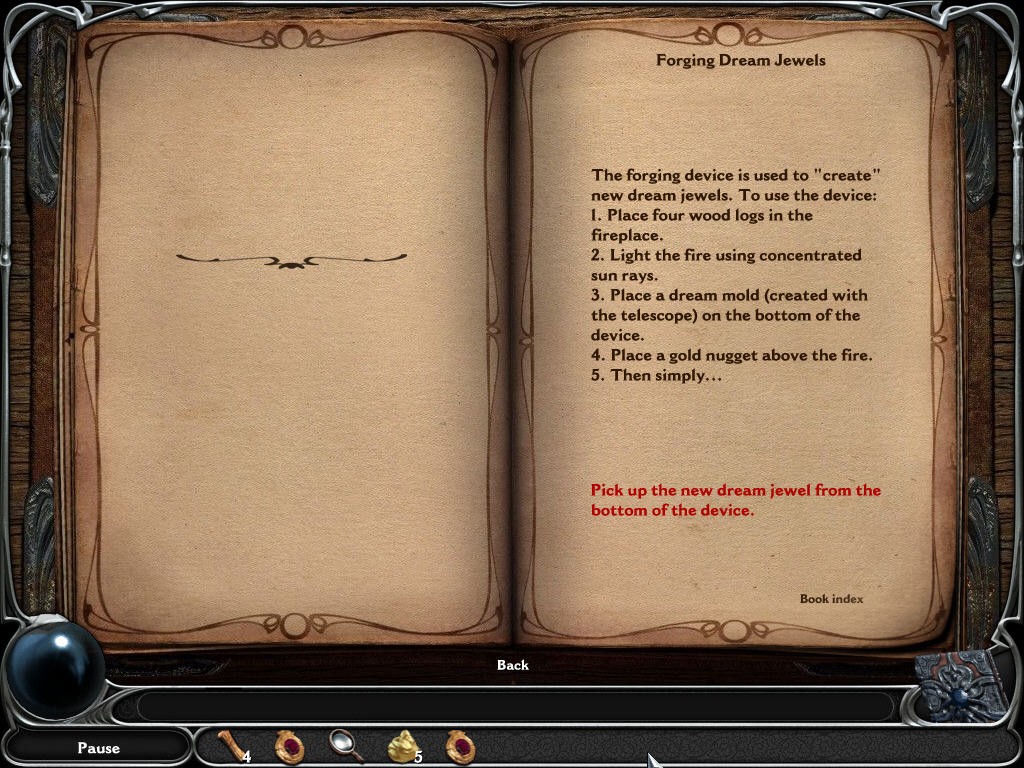Screen dimensions: 1024x768
Task: Activate the dark crystal orb
Action: (x=55, y=669)
